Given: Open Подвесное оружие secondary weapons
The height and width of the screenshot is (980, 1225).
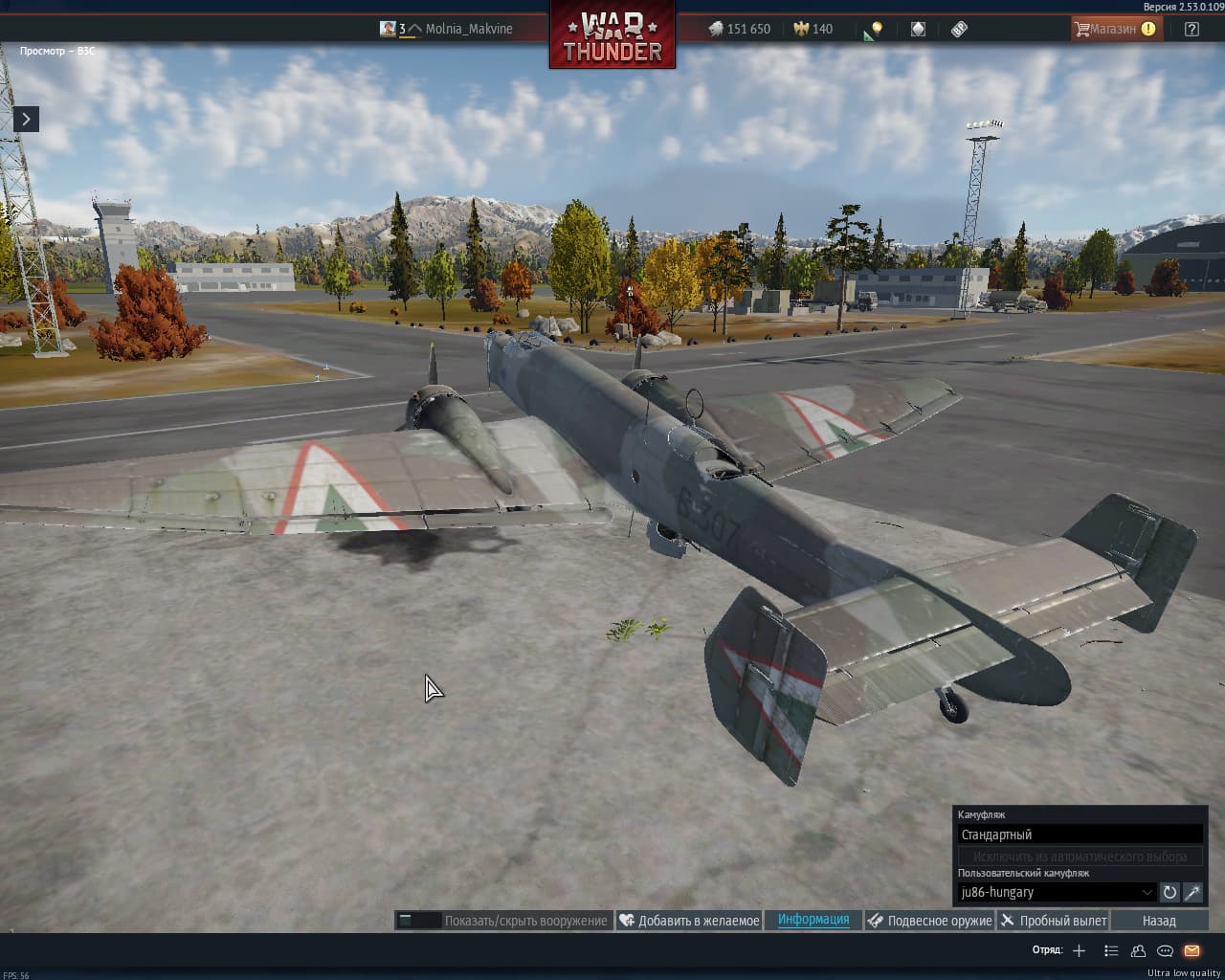Looking at the screenshot, I should (x=929, y=921).
